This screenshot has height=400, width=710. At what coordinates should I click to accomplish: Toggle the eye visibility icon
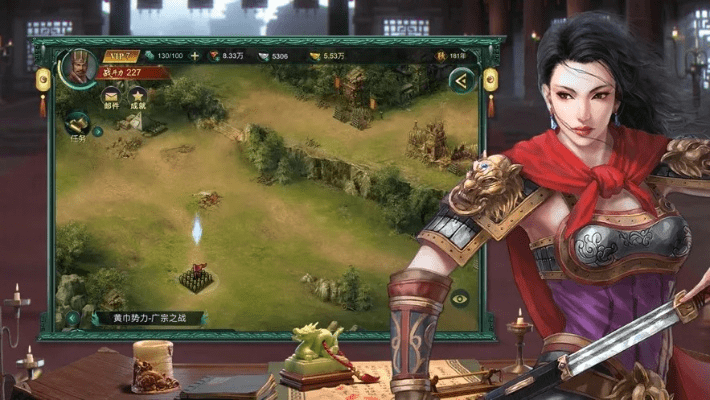459,298
